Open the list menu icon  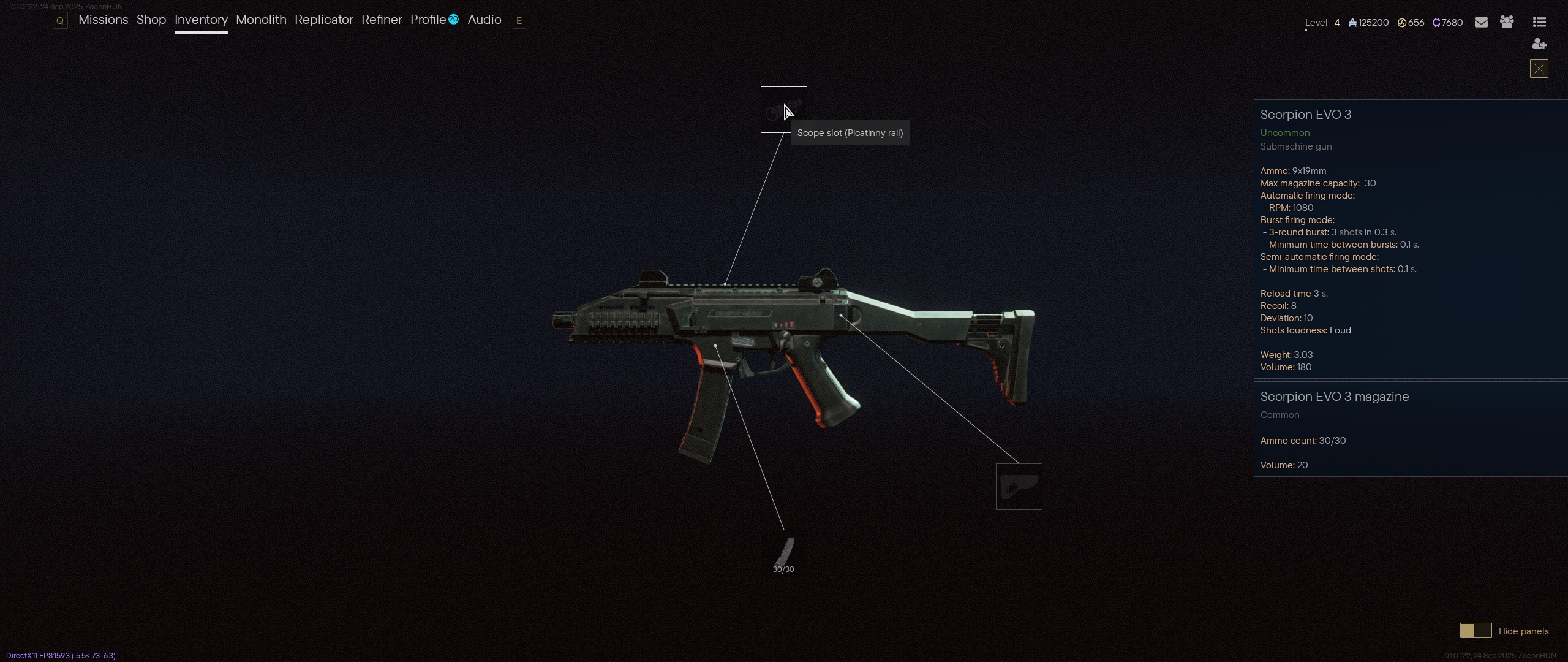pyautogui.click(x=1539, y=23)
